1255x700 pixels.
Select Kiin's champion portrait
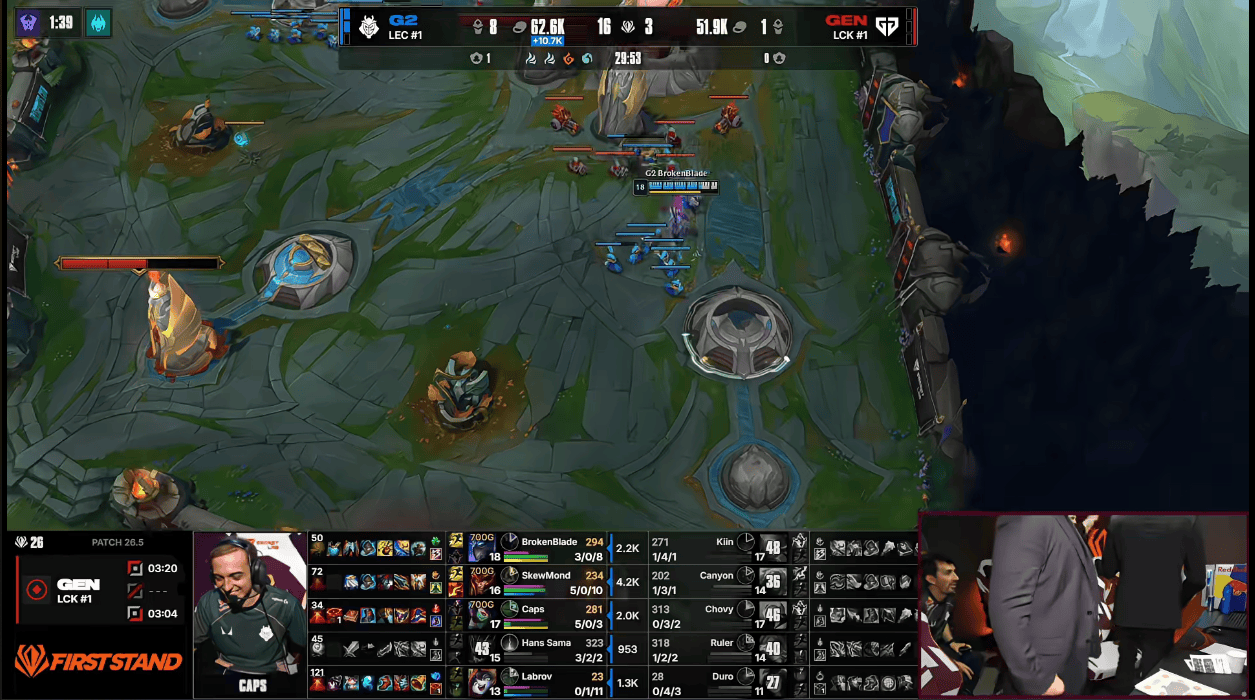(x=772, y=546)
